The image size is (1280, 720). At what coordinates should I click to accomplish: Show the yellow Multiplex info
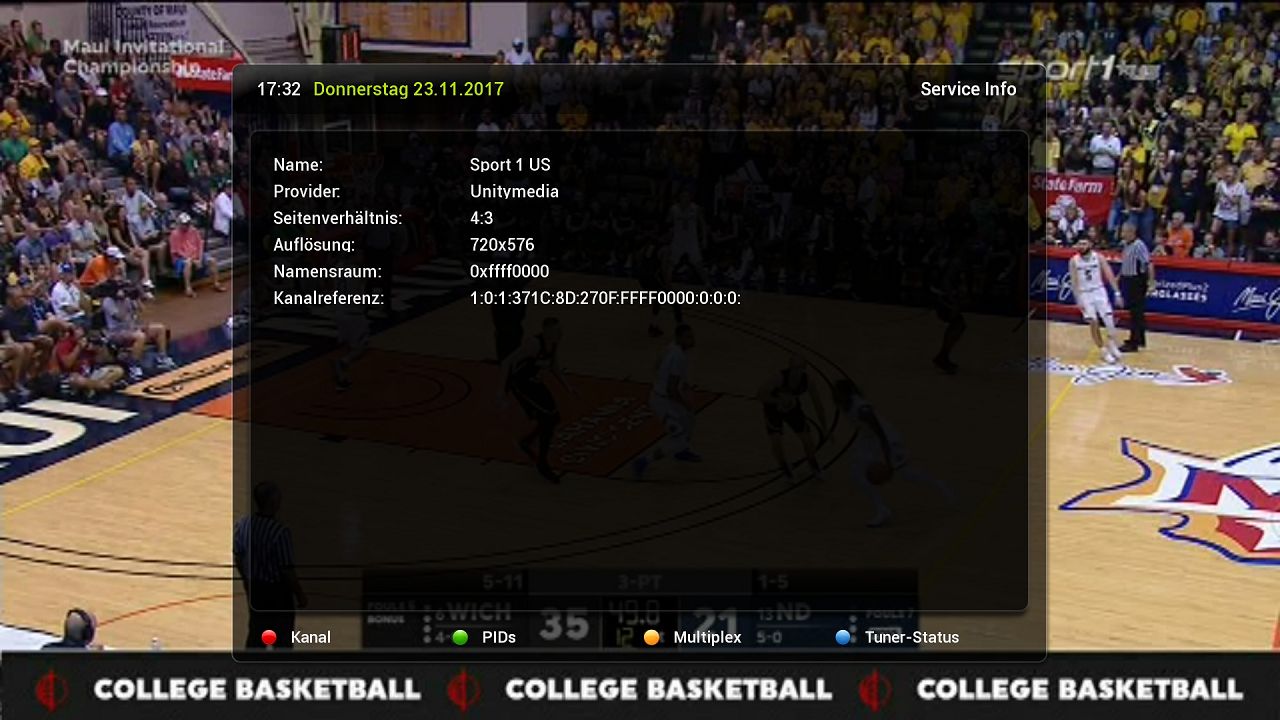pos(693,637)
